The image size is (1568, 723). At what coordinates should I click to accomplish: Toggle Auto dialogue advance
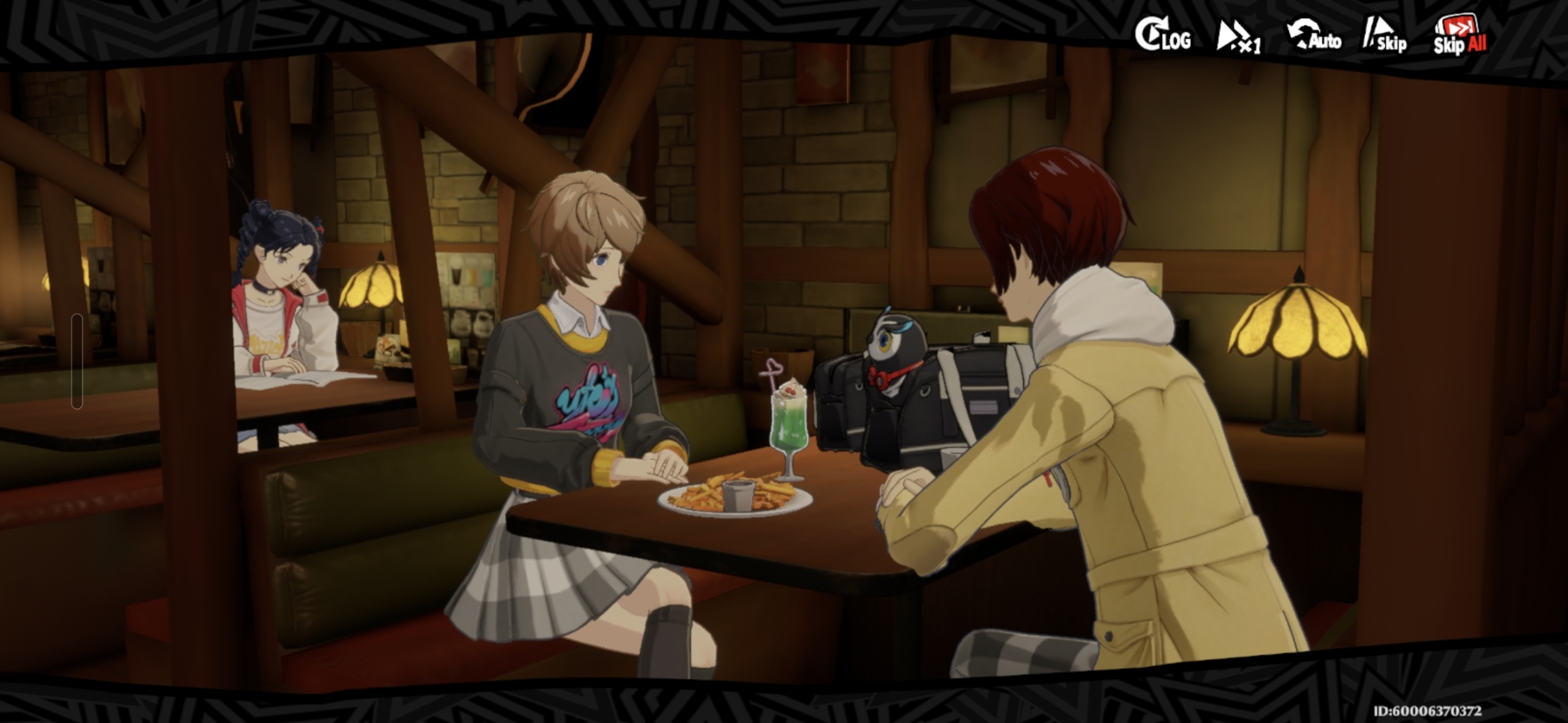1314,36
